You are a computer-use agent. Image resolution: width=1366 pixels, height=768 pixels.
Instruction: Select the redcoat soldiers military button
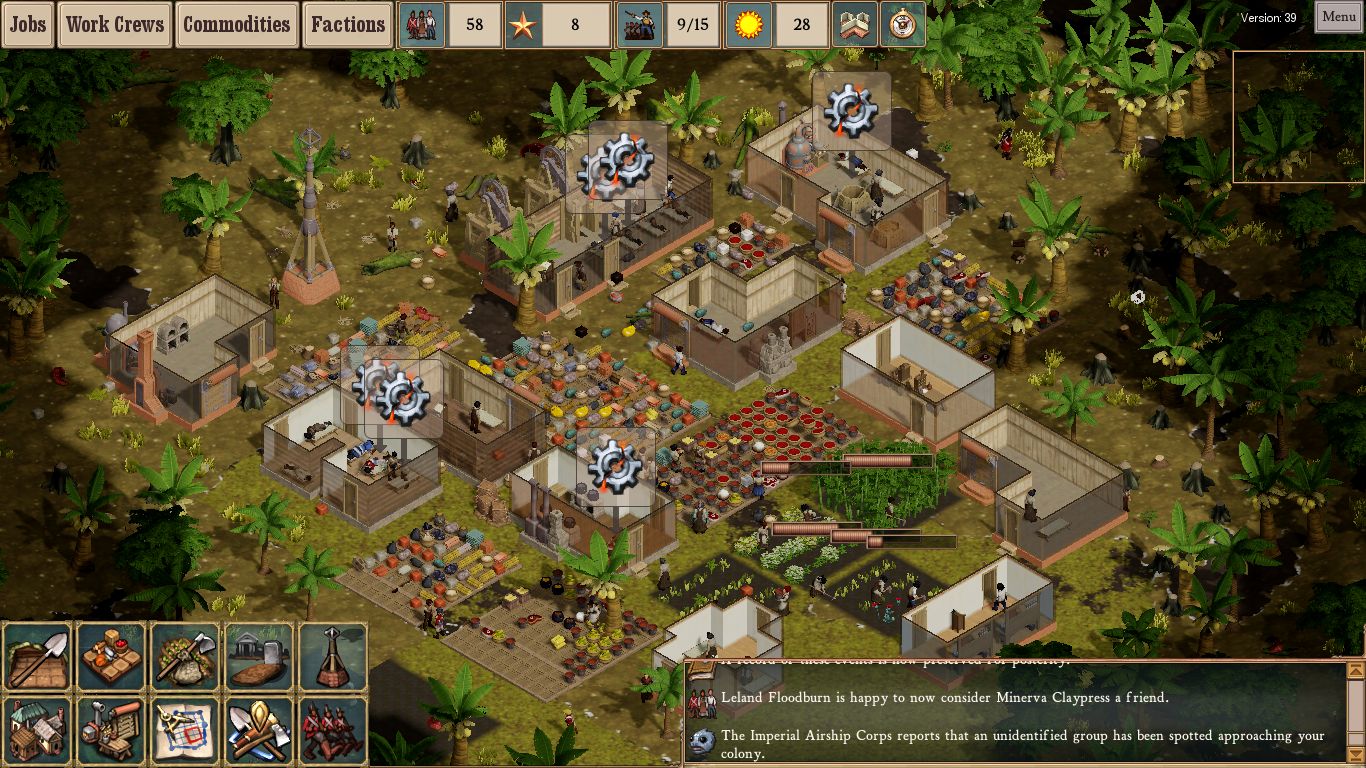333,730
